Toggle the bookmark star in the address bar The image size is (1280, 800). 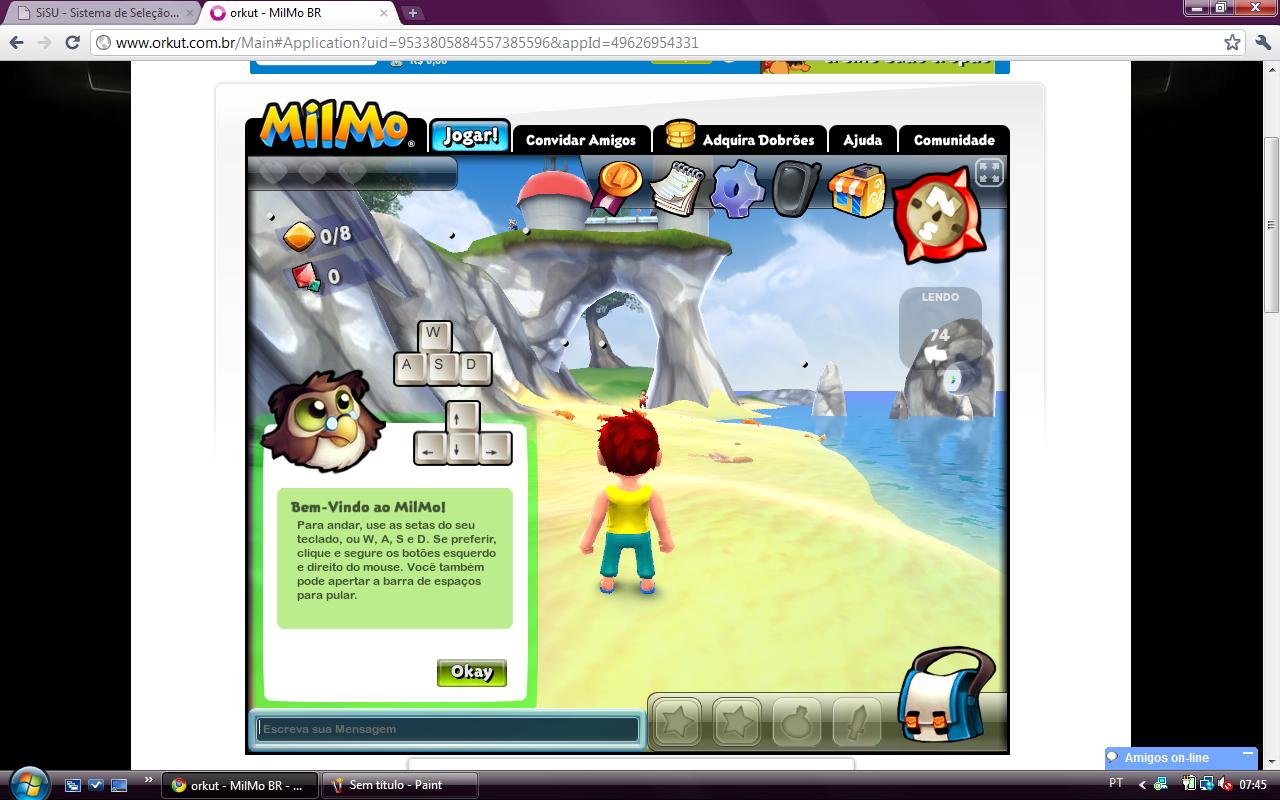pos(1233,43)
